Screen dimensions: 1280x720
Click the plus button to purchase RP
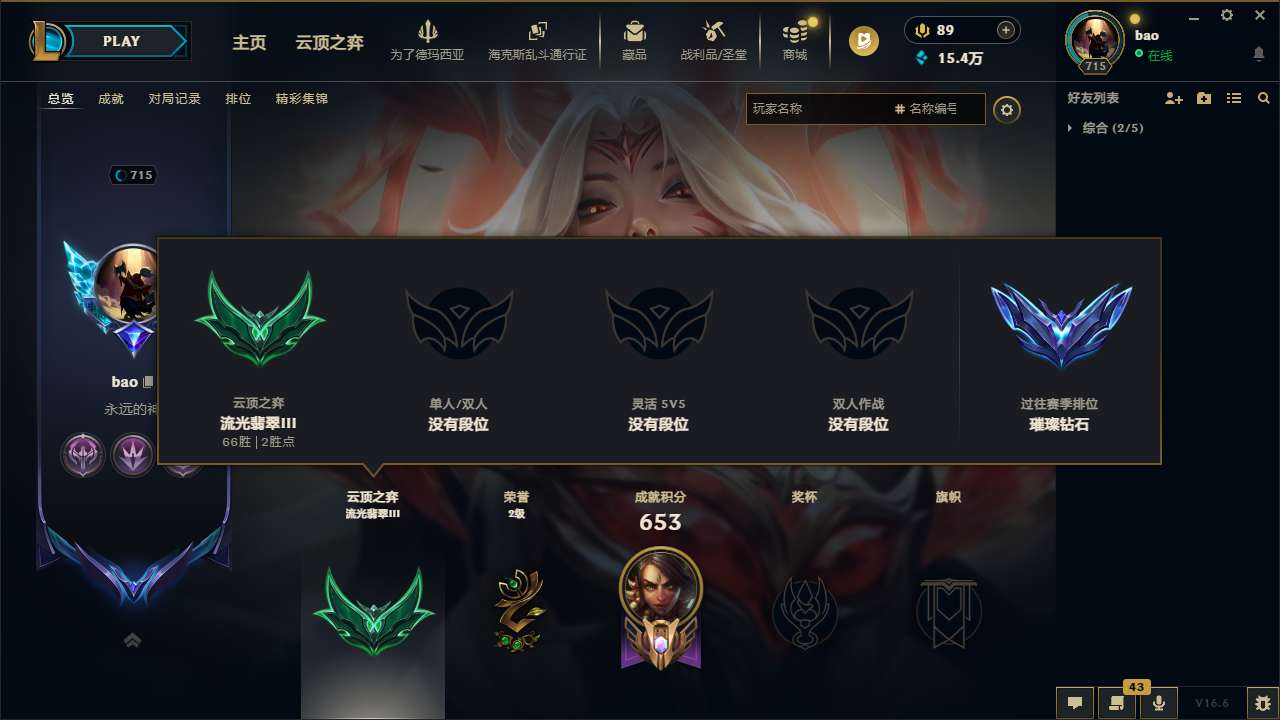pyautogui.click(x=1006, y=30)
